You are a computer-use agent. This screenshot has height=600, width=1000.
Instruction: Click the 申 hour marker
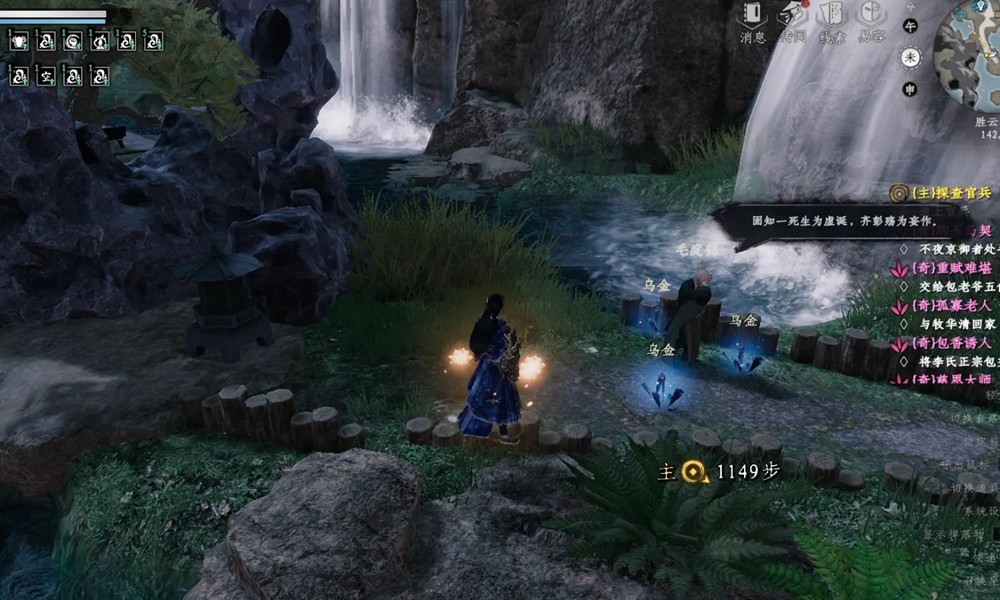[x=910, y=89]
